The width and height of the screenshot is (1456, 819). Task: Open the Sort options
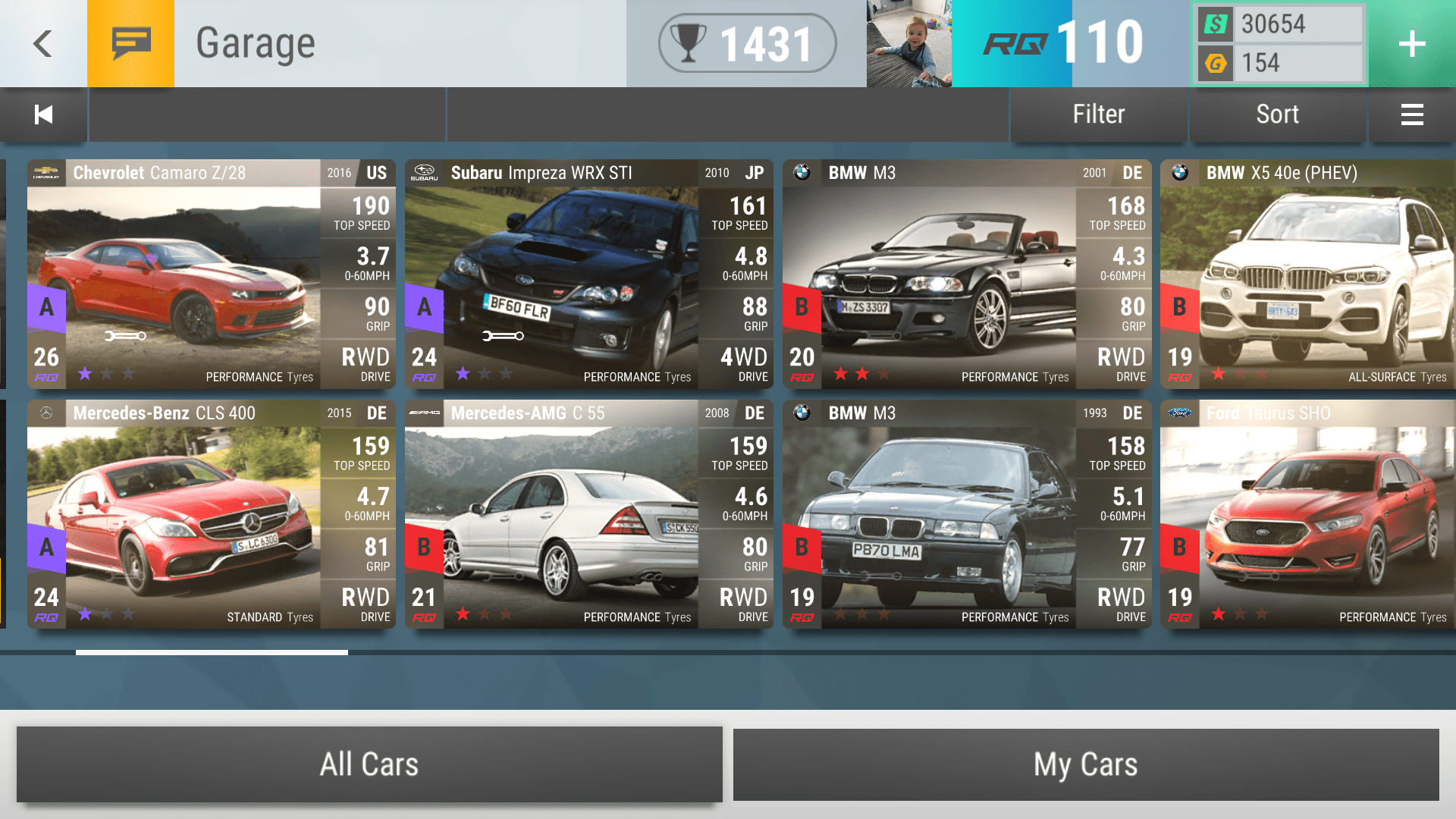tap(1277, 115)
